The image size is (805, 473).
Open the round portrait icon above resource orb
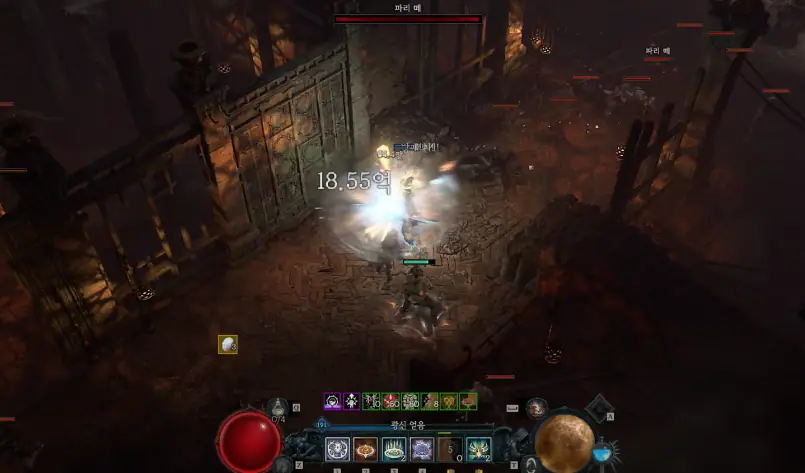[537, 406]
